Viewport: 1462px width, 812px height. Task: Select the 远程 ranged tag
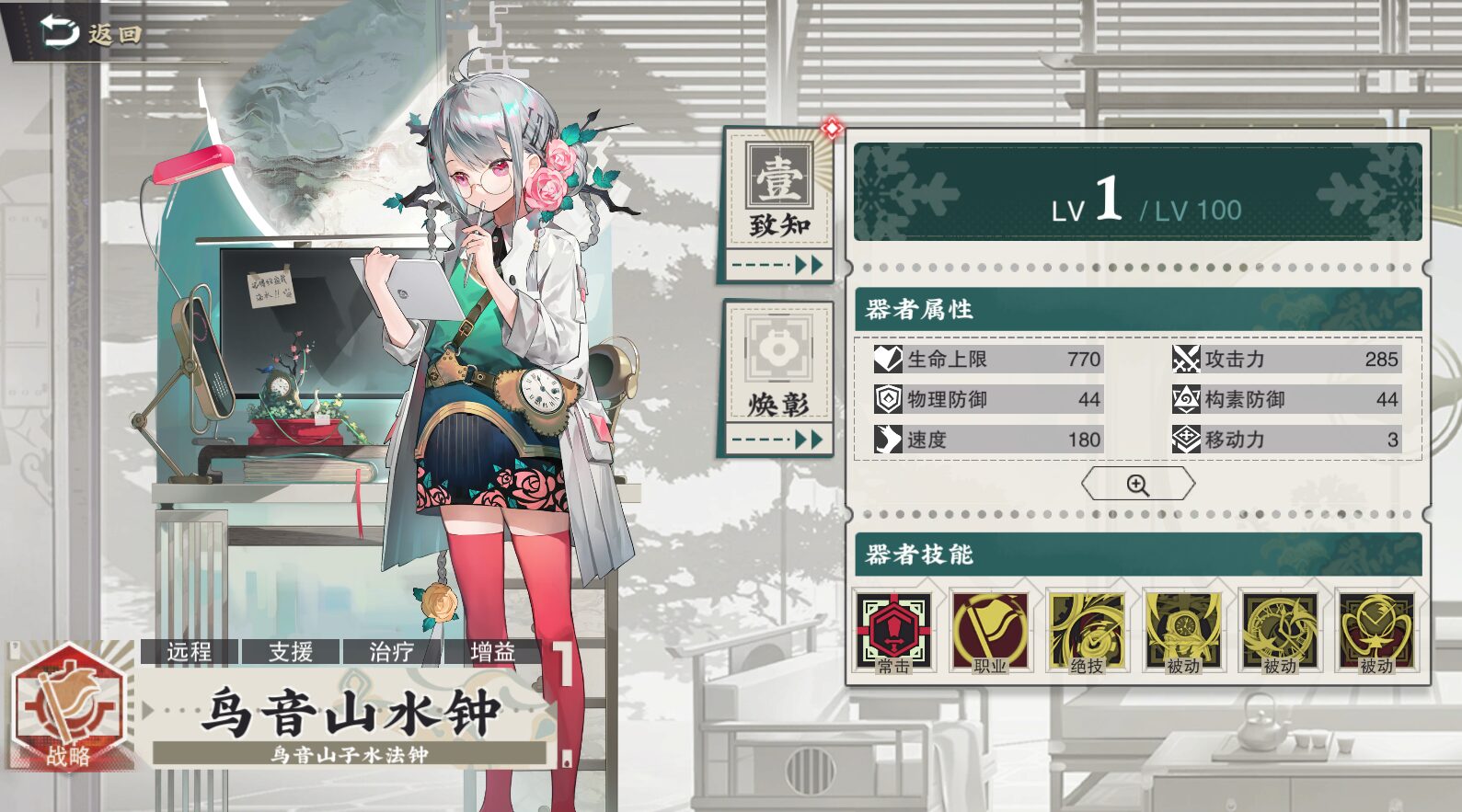190,651
